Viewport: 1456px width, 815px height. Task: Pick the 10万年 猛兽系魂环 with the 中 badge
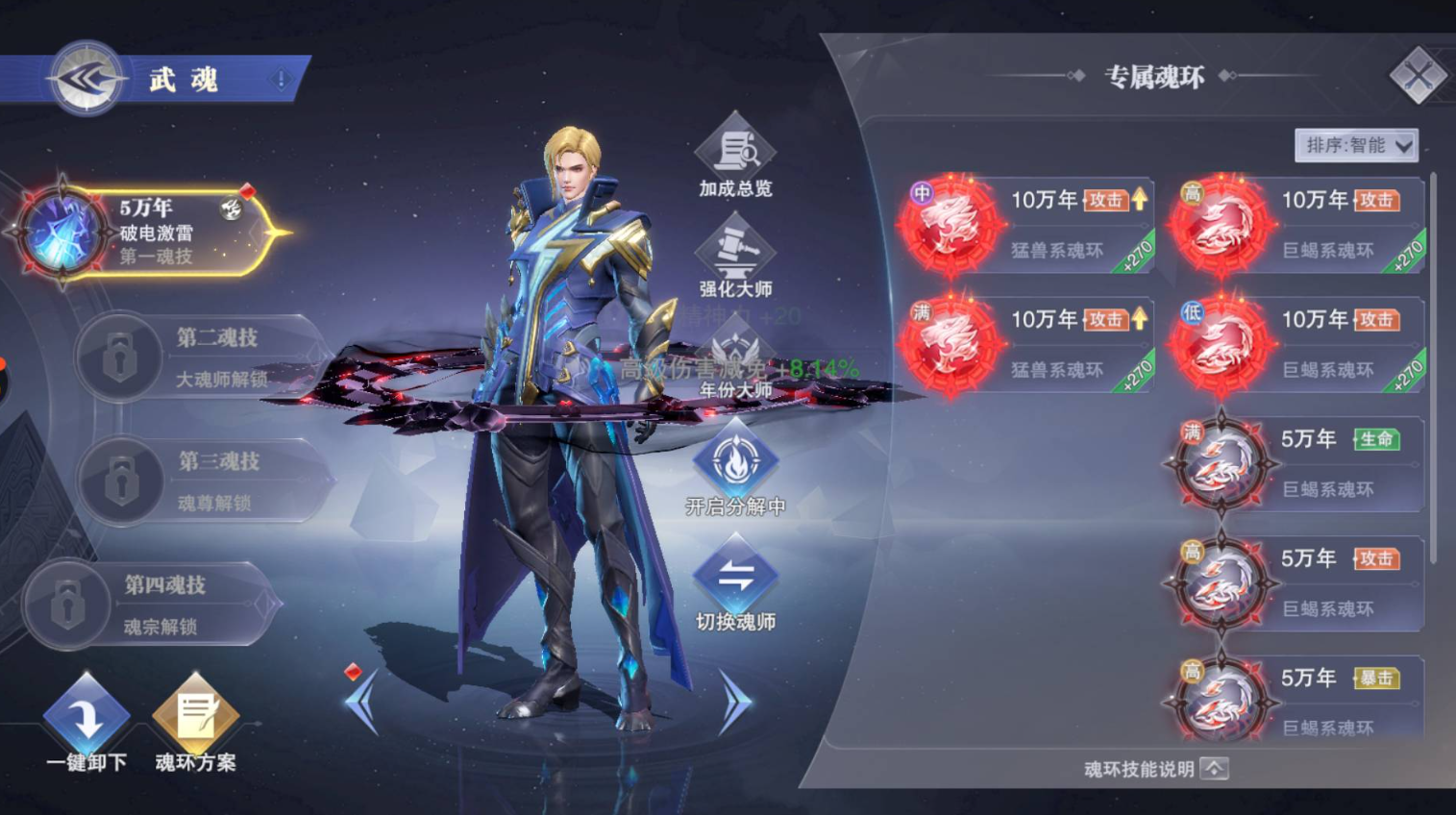click(1026, 225)
